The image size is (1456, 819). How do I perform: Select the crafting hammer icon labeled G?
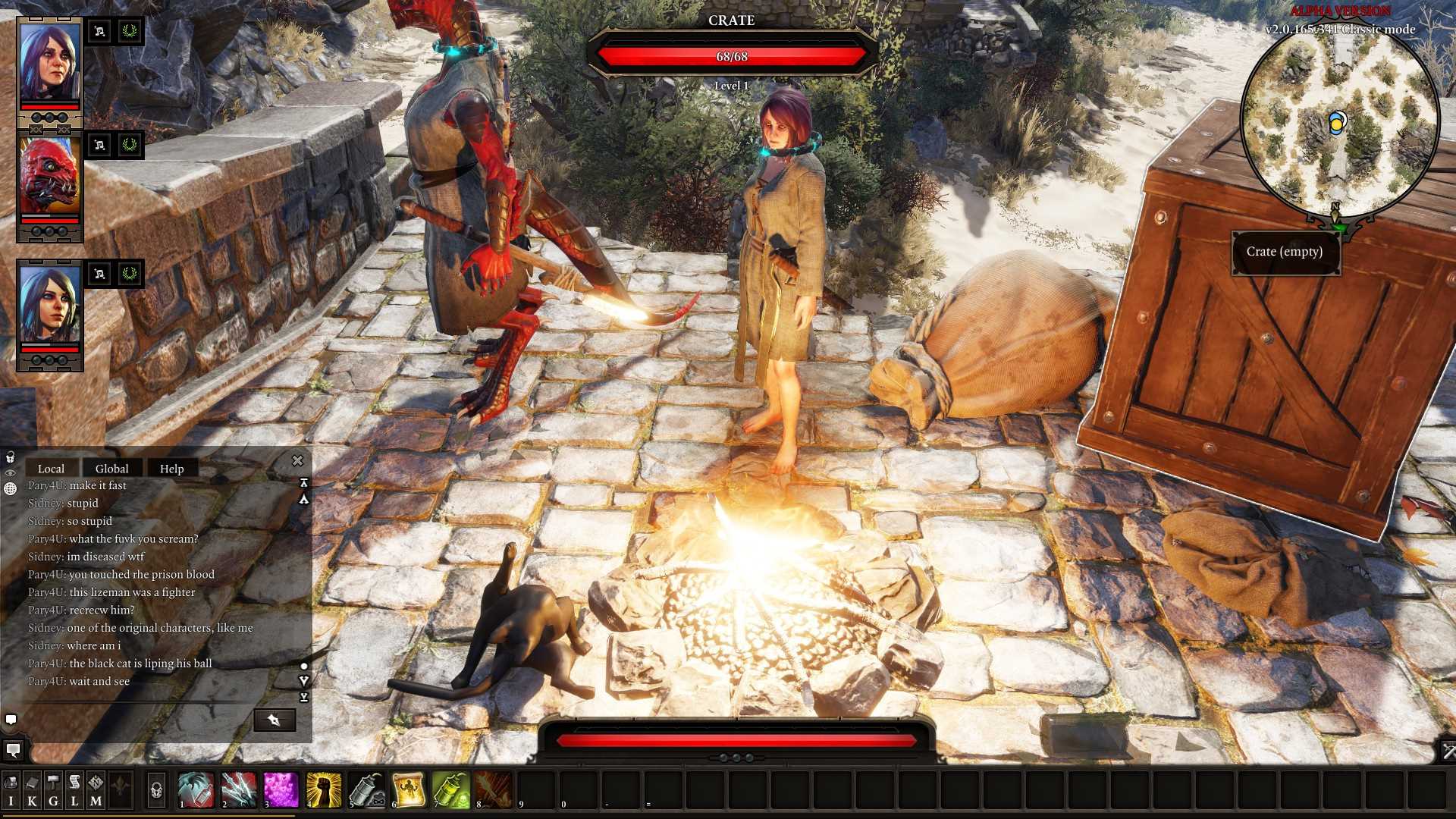click(x=53, y=789)
